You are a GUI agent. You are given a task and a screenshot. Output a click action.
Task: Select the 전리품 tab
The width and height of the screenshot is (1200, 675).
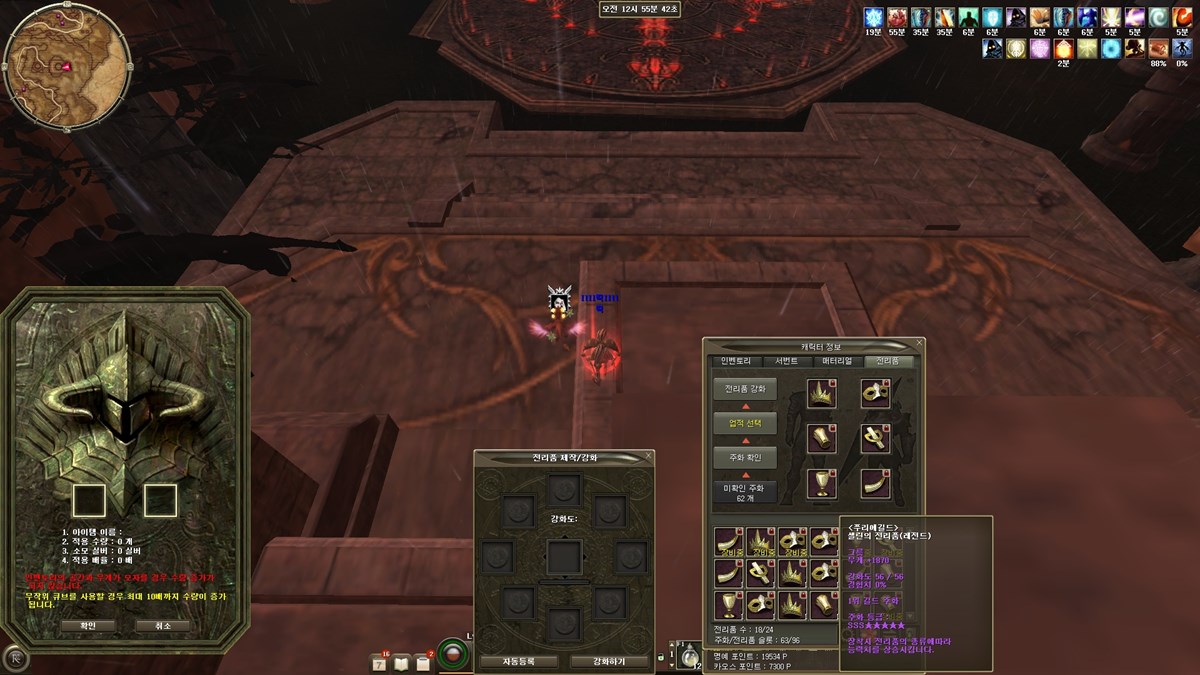pos(889,361)
